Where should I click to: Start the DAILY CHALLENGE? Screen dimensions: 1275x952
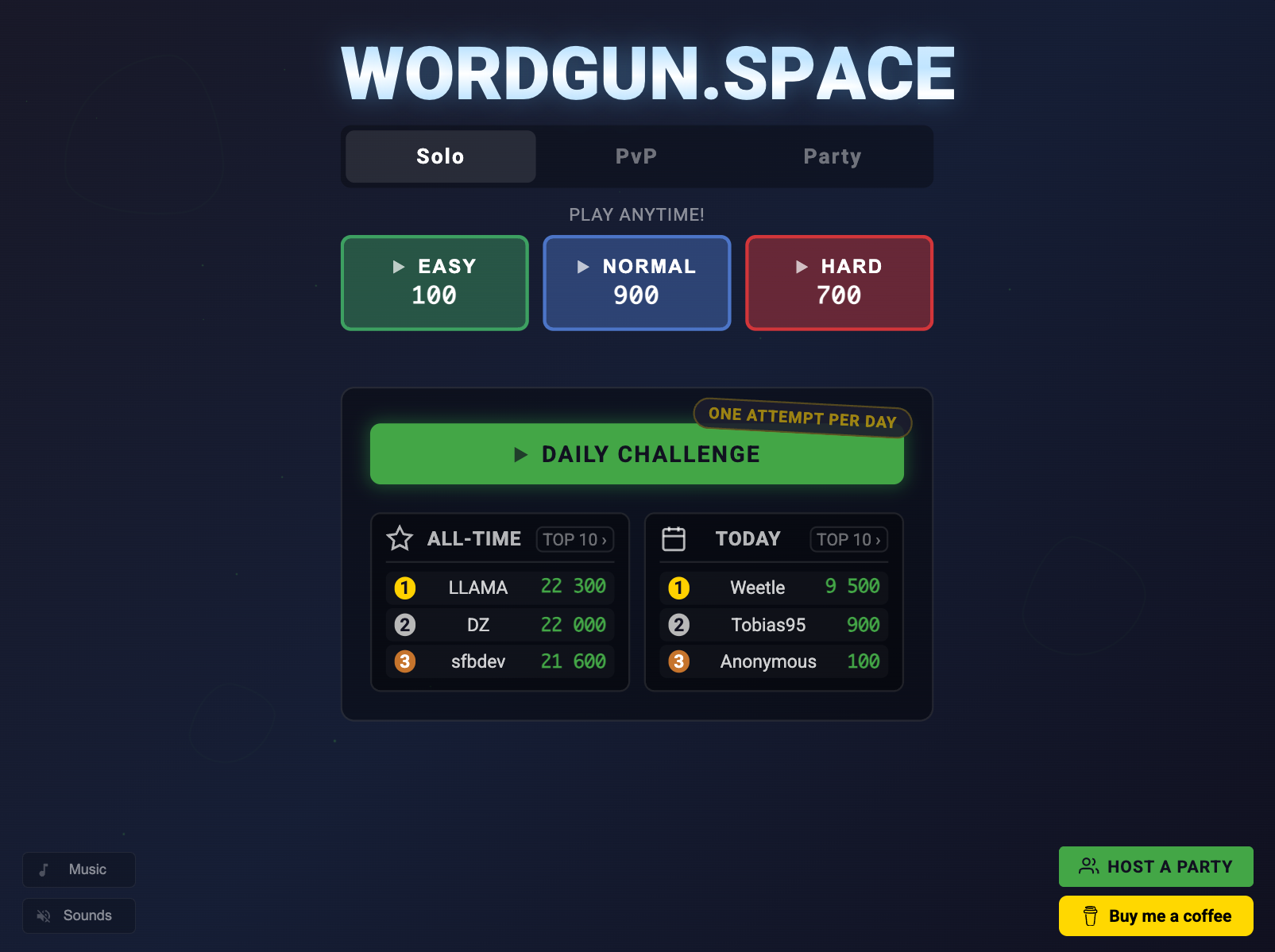[x=636, y=454]
